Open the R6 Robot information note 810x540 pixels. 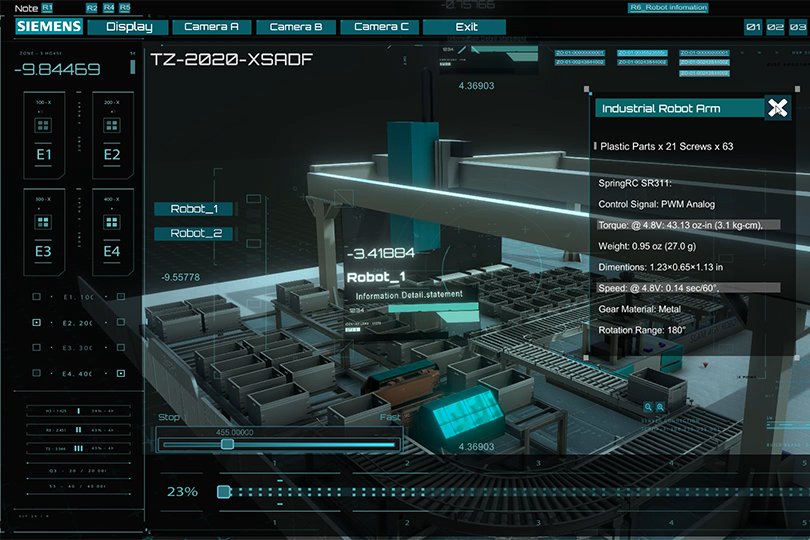point(668,7)
